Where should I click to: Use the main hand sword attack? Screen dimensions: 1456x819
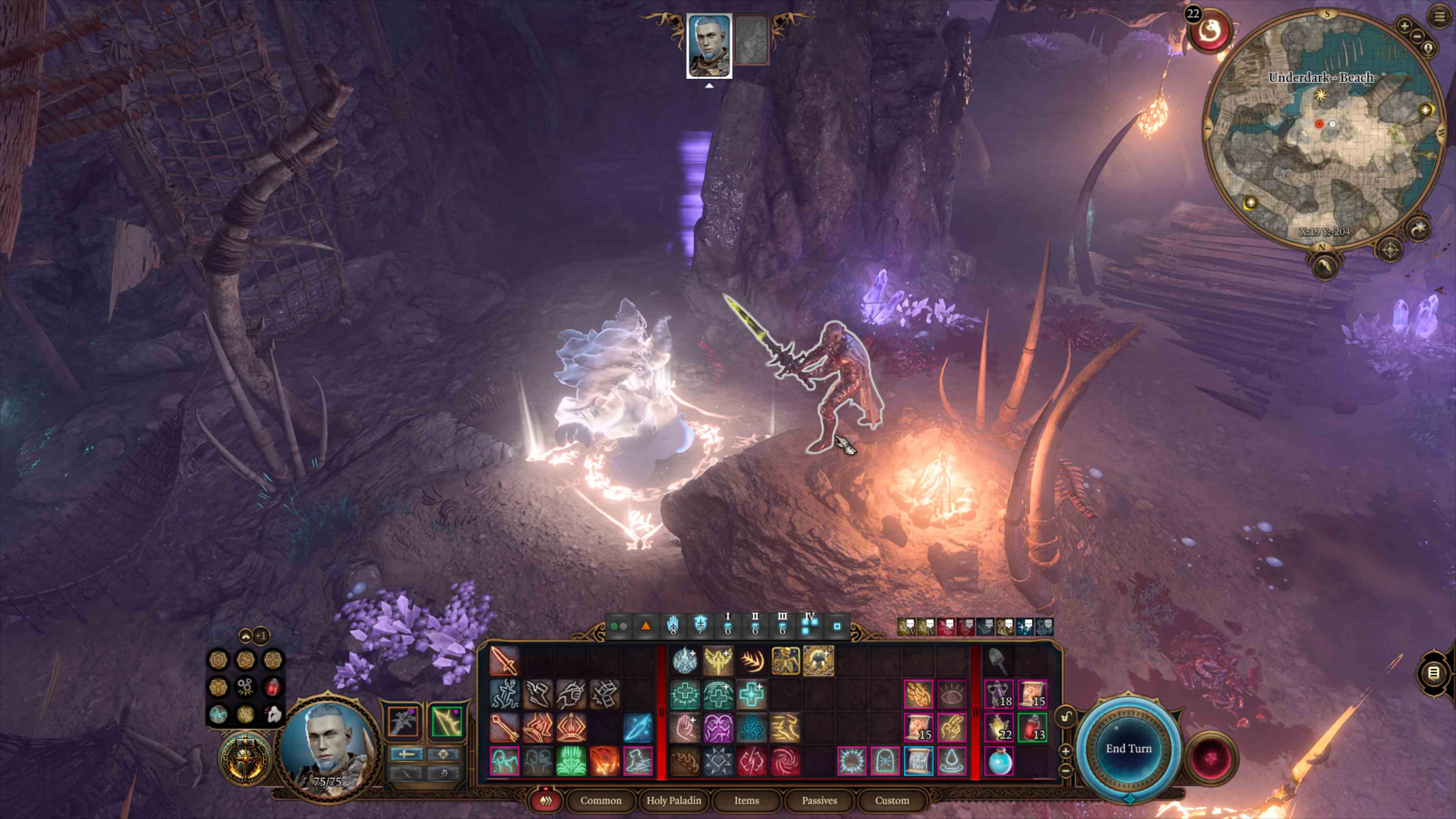504,660
